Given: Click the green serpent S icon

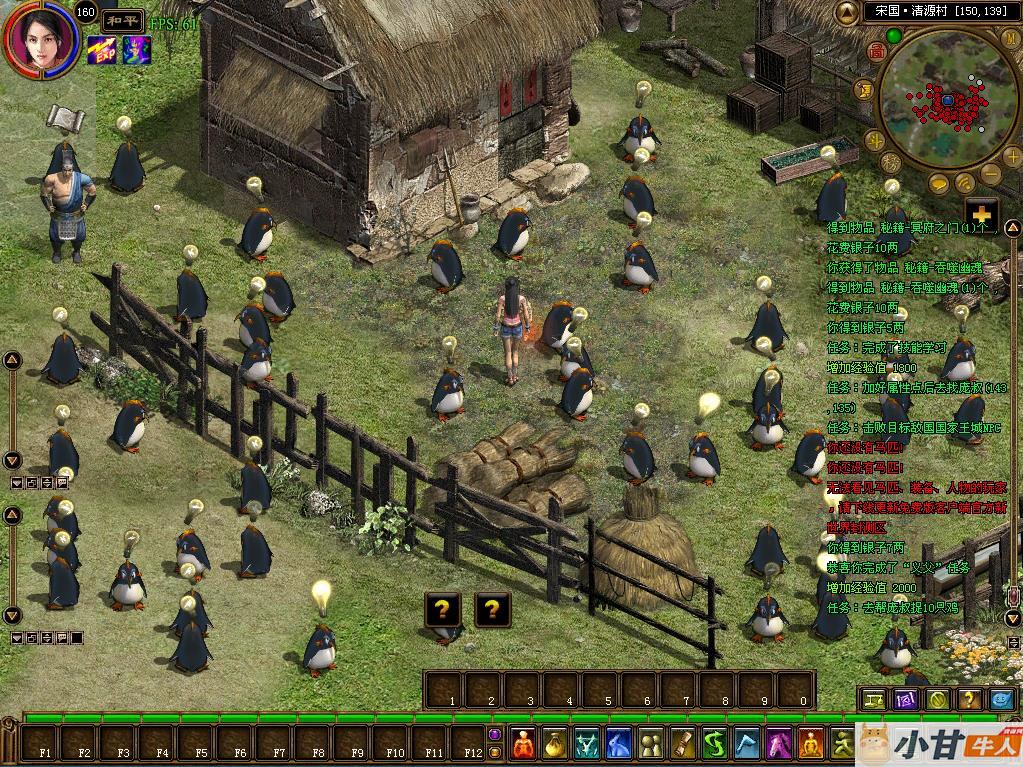Looking at the screenshot, I should pos(714,743).
